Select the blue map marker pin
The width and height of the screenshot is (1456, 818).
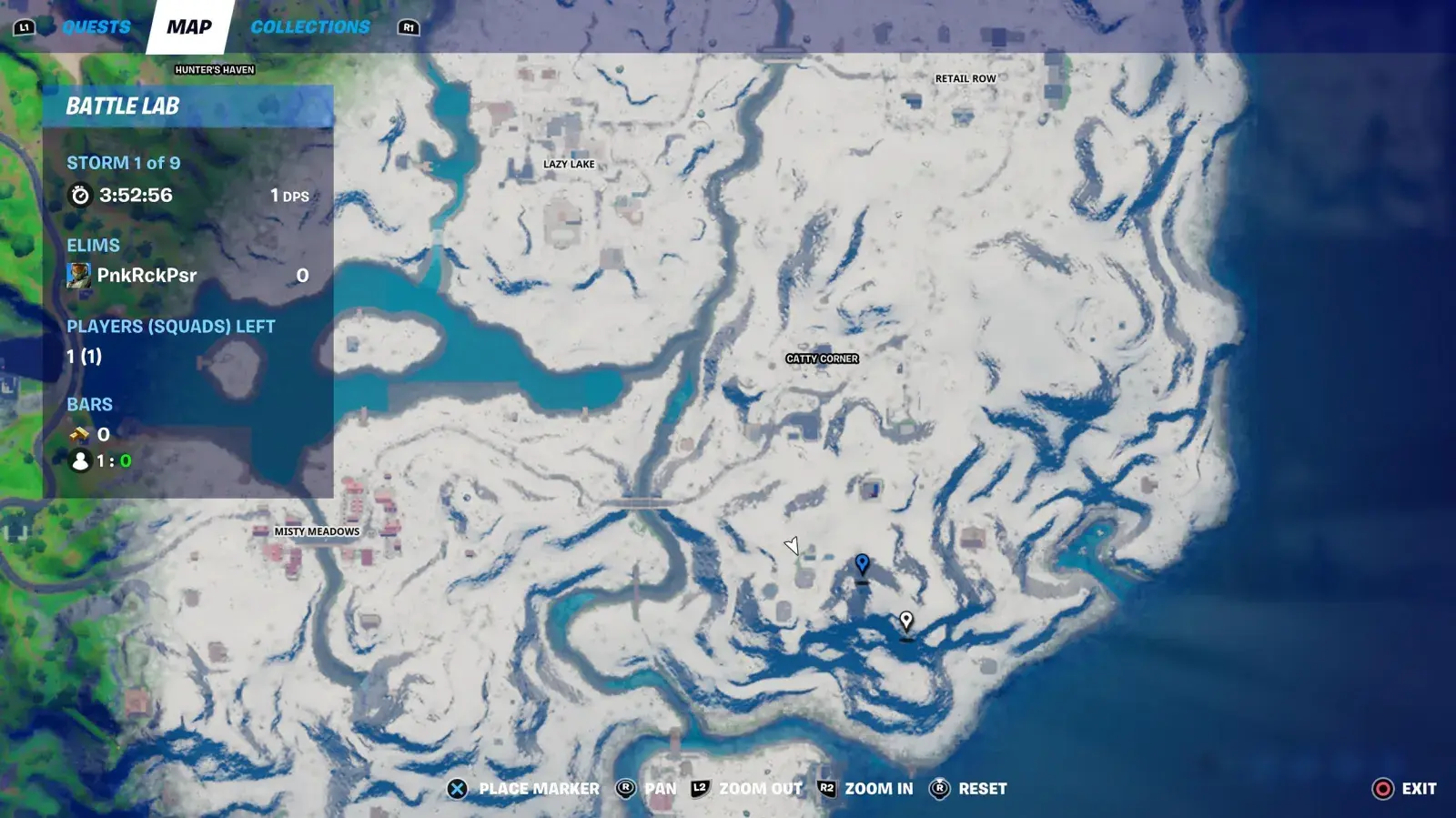(862, 565)
